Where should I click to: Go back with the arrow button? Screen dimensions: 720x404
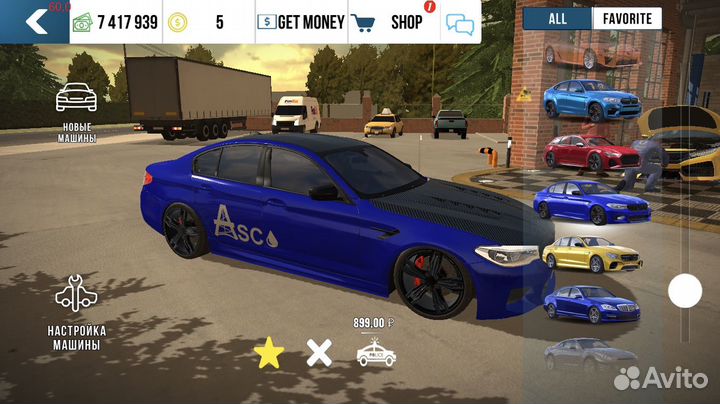[35, 21]
